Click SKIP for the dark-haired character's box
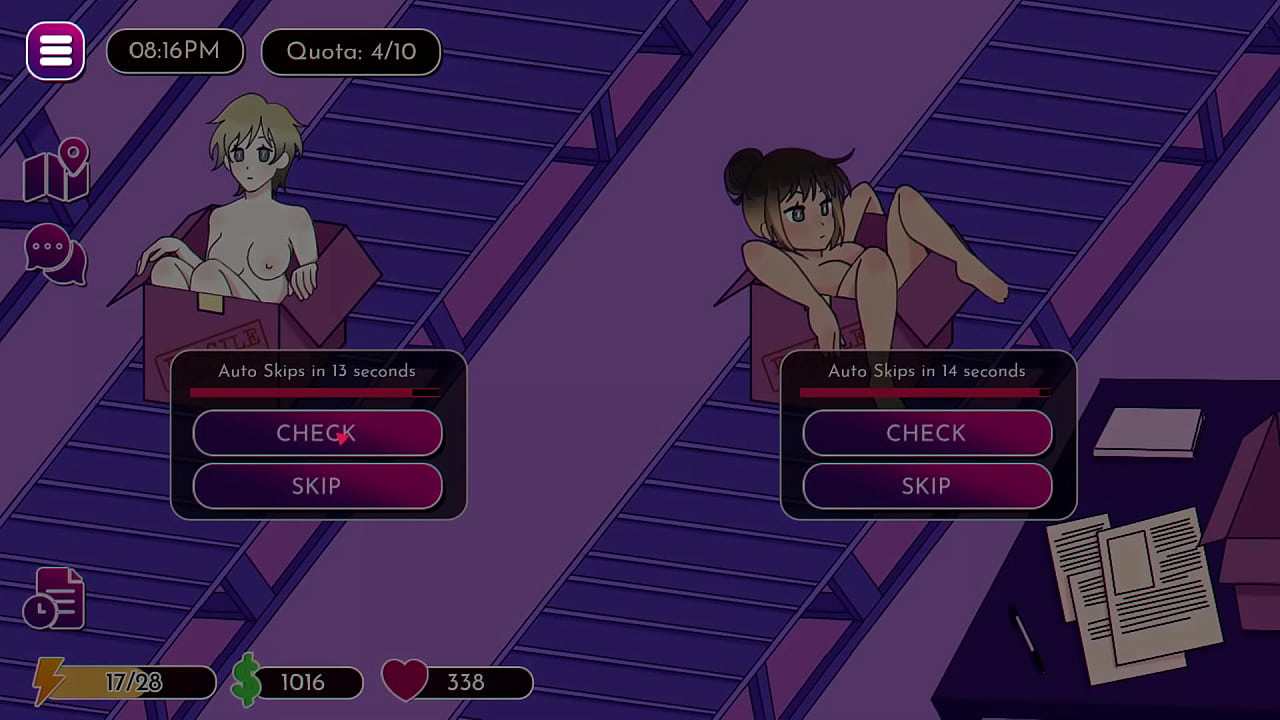Viewport: 1280px width, 720px height. (927, 487)
